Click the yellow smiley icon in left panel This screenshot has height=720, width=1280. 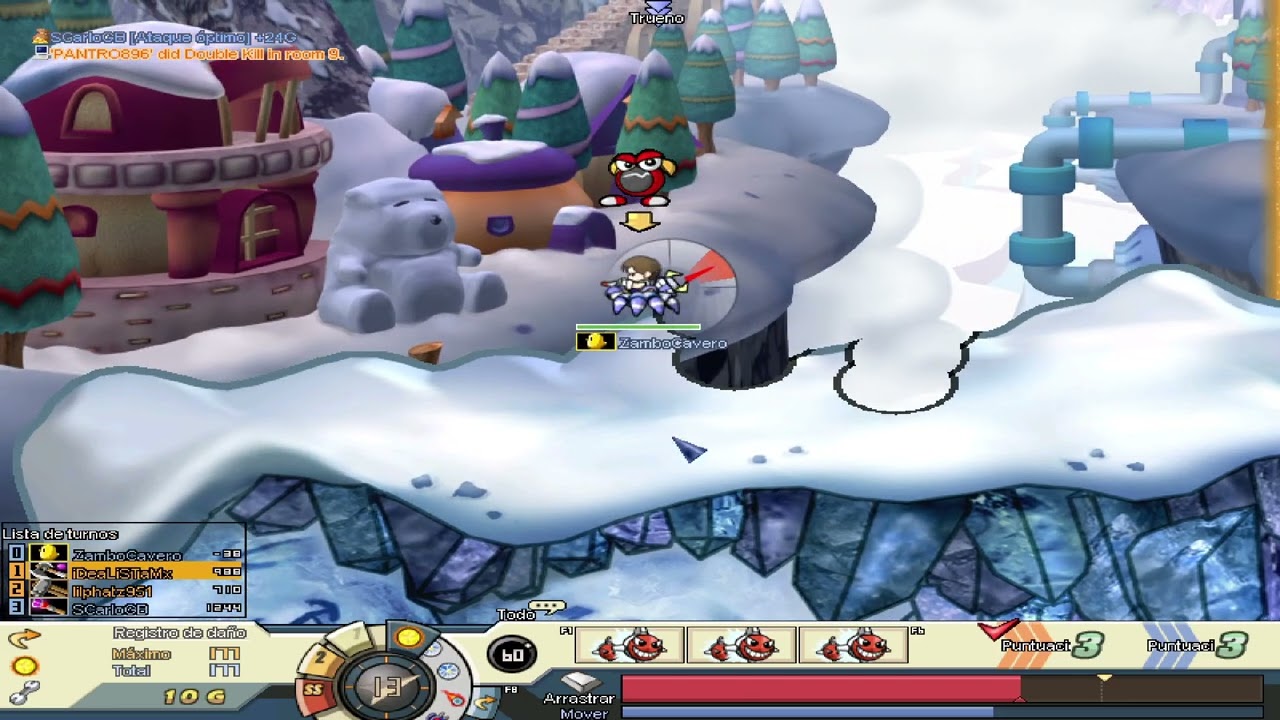click(24, 665)
